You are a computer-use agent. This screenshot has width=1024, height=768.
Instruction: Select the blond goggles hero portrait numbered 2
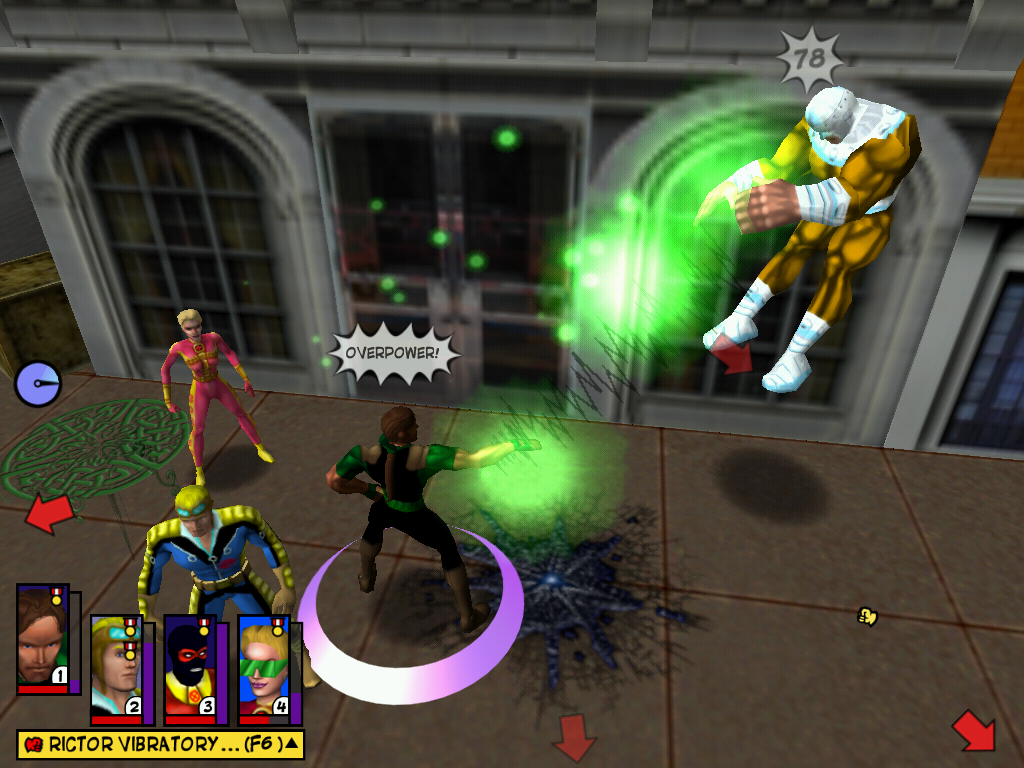pos(116,667)
